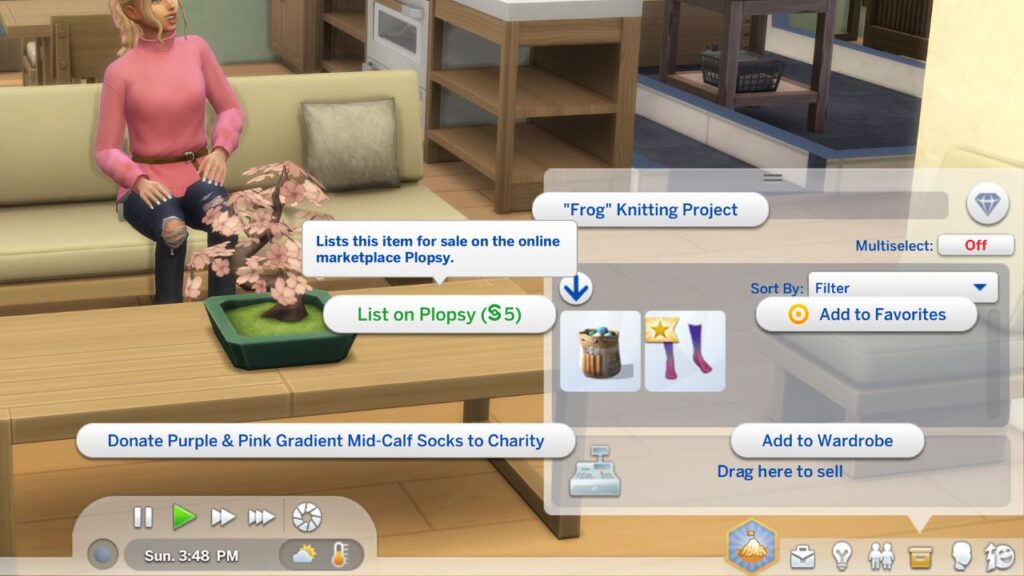Open the aspiration mountain hexagon icon
The image size is (1024, 576).
[752, 545]
